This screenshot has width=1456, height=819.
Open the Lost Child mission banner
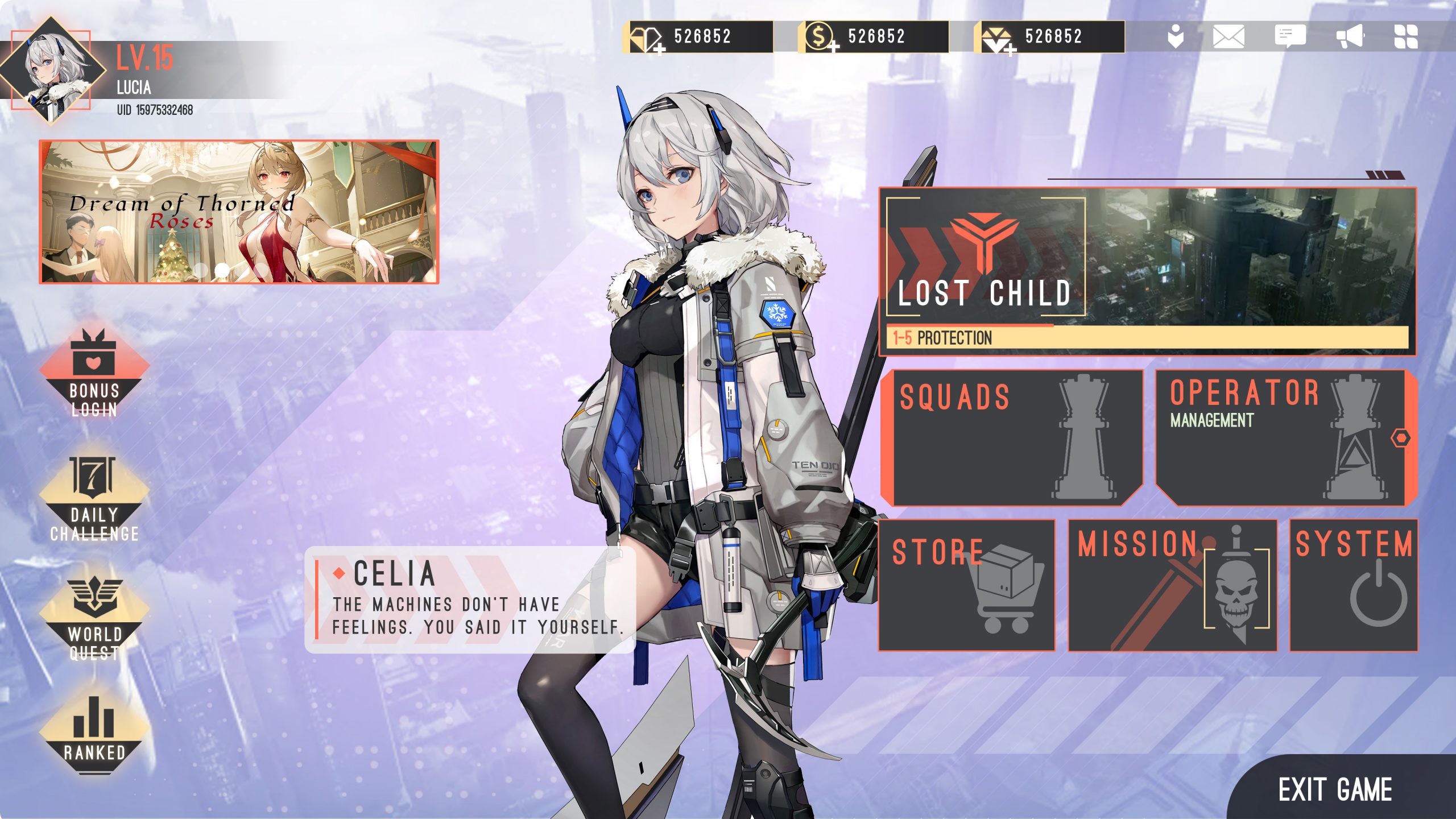click(x=1147, y=271)
